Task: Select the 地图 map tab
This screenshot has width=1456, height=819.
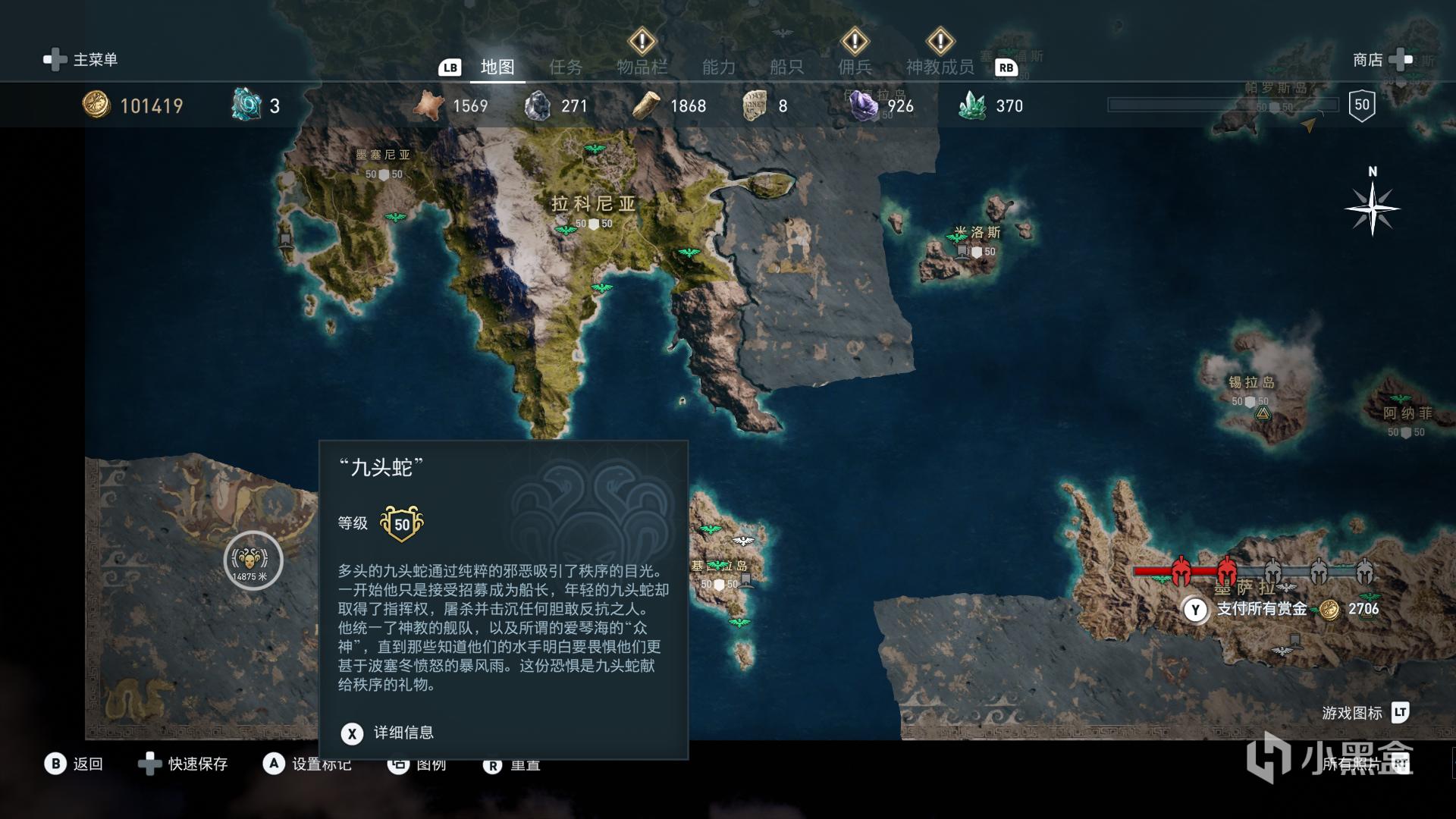Action: [x=497, y=67]
